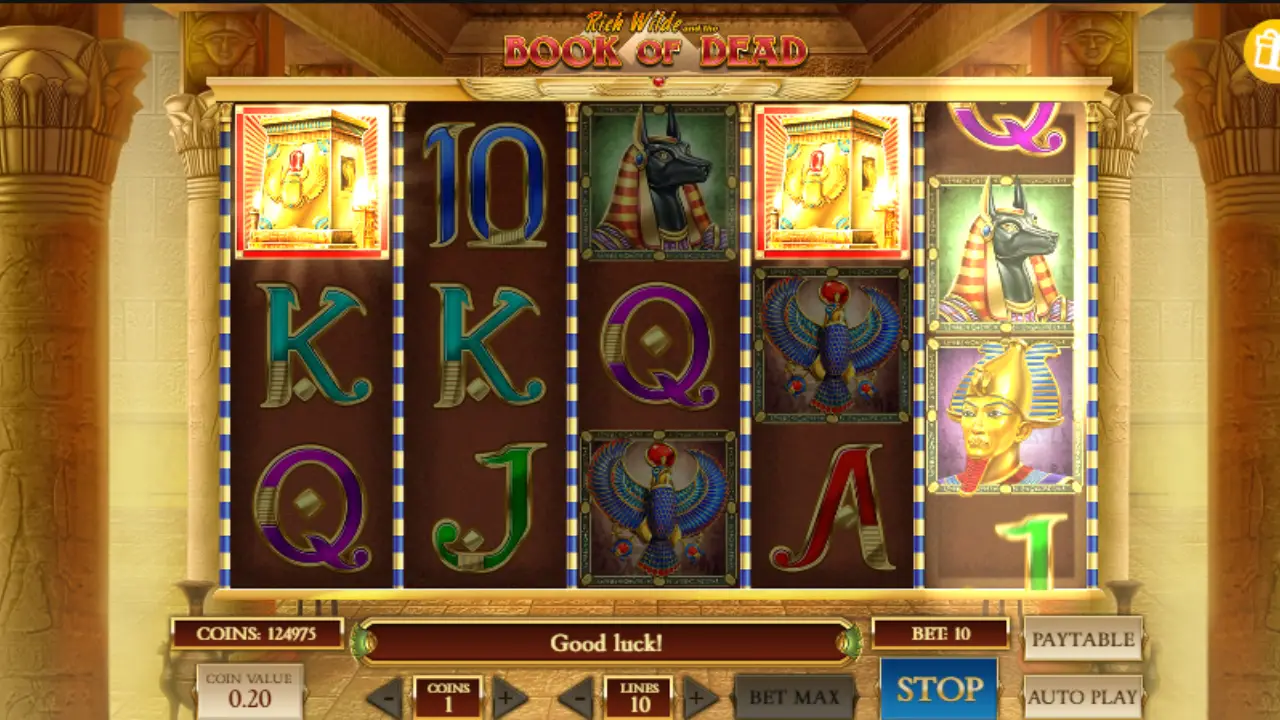The height and width of the screenshot is (720, 1280).
Task: Stop the spinning reels
Action: tap(938, 688)
